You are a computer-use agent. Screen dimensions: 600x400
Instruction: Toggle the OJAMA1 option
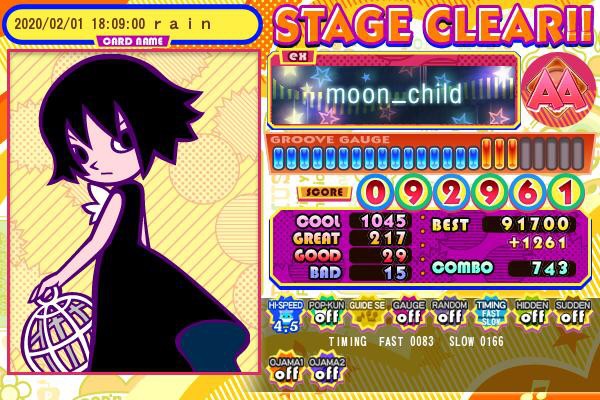[285, 370]
